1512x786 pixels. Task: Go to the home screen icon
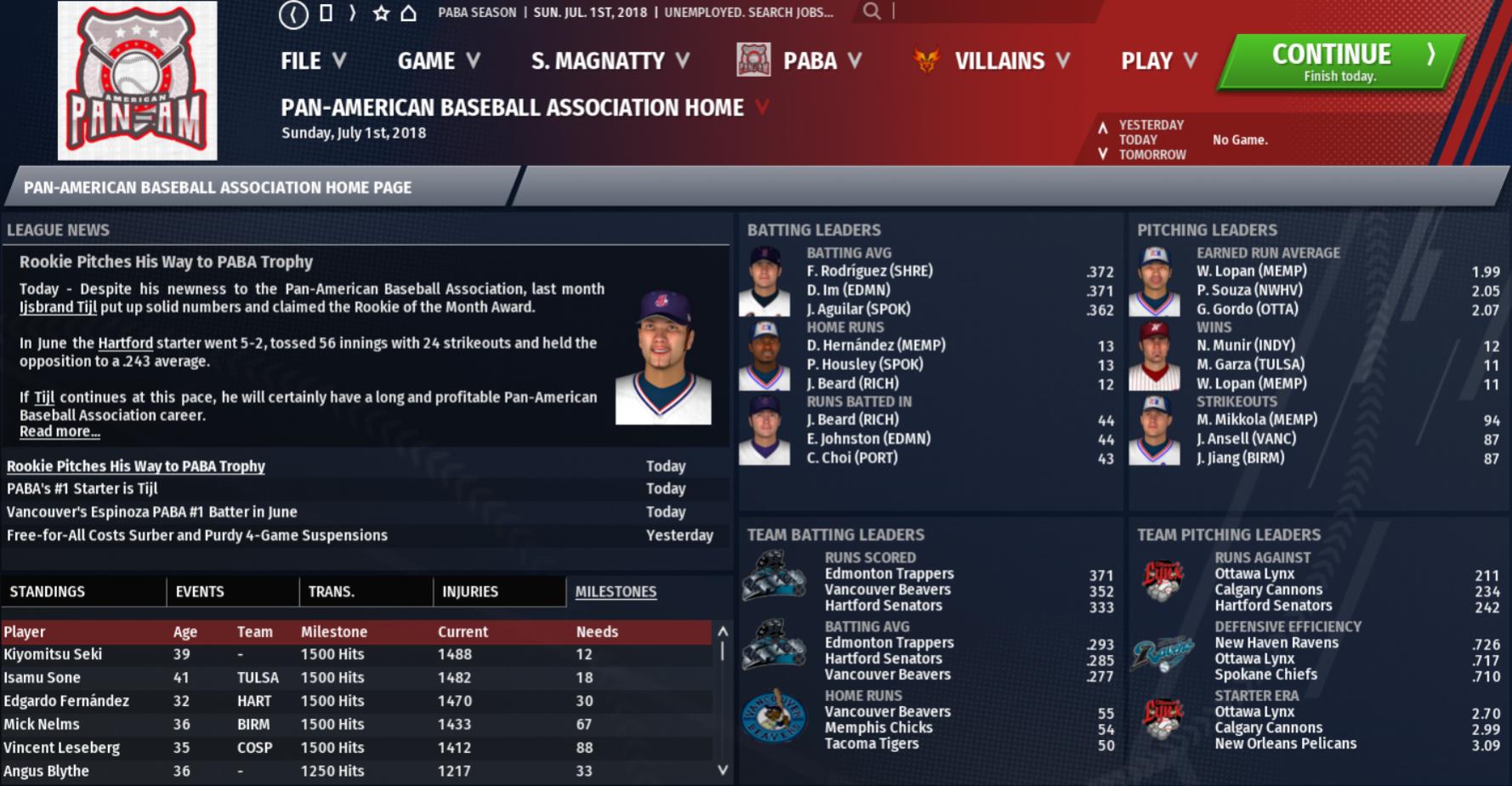coord(409,13)
